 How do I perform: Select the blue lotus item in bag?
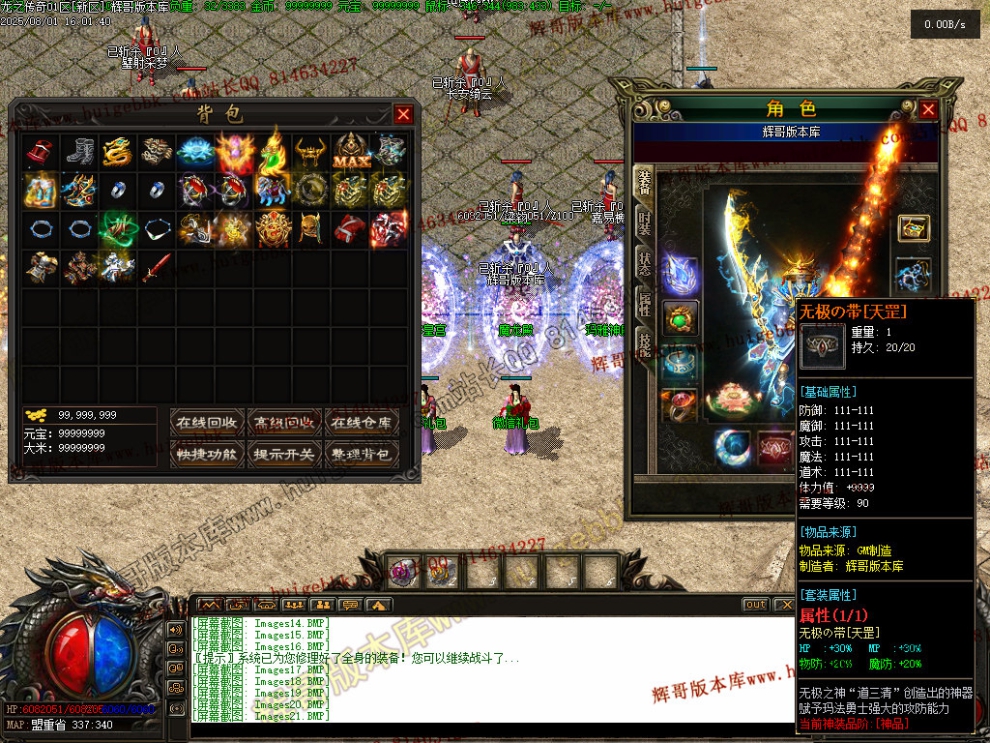194,151
